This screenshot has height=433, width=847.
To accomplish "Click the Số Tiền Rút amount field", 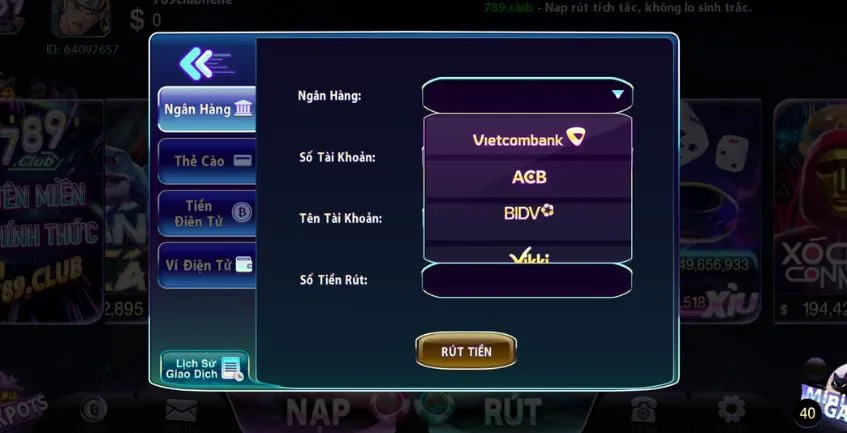I will click(527, 280).
